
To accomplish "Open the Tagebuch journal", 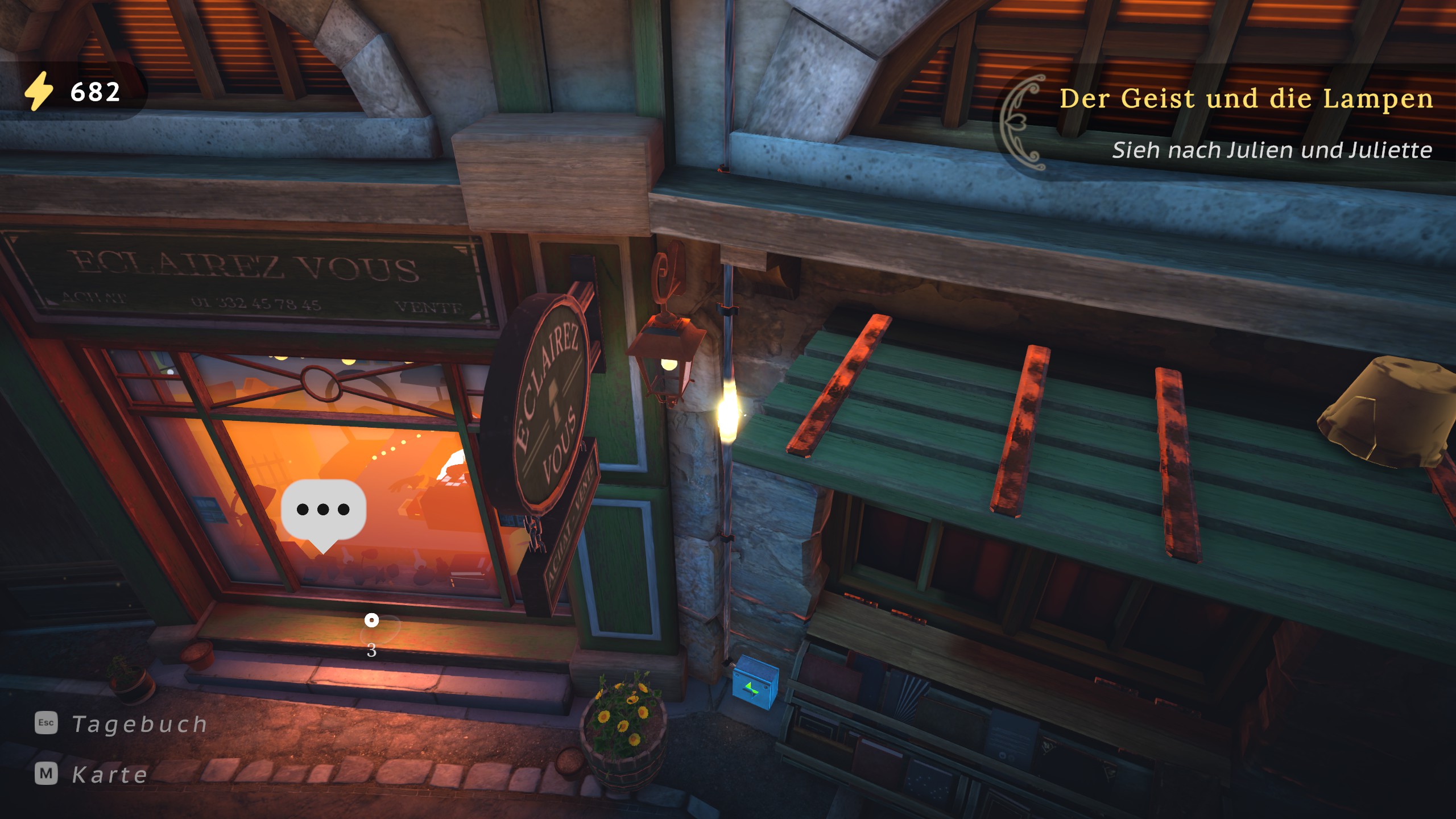I will click(x=121, y=724).
